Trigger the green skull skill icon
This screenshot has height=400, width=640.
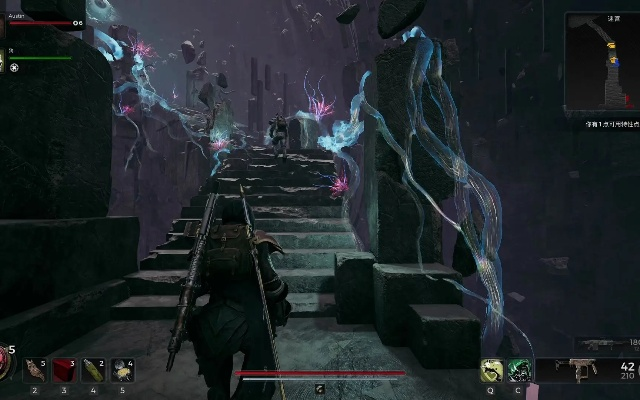tap(519, 371)
